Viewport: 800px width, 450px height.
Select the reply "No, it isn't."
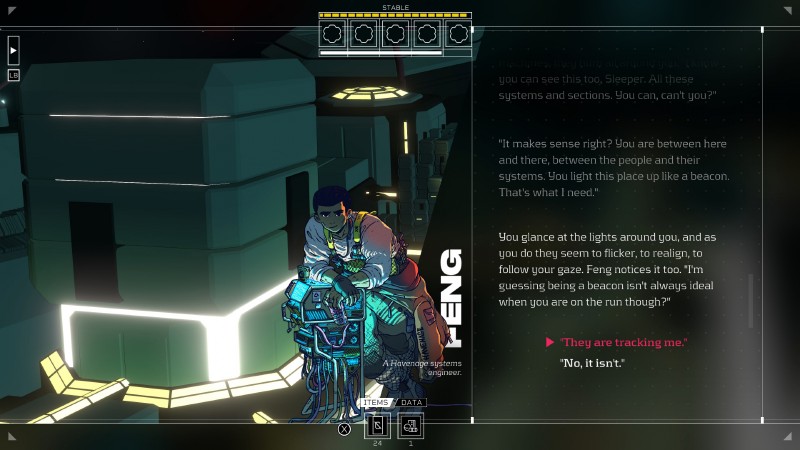592,362
